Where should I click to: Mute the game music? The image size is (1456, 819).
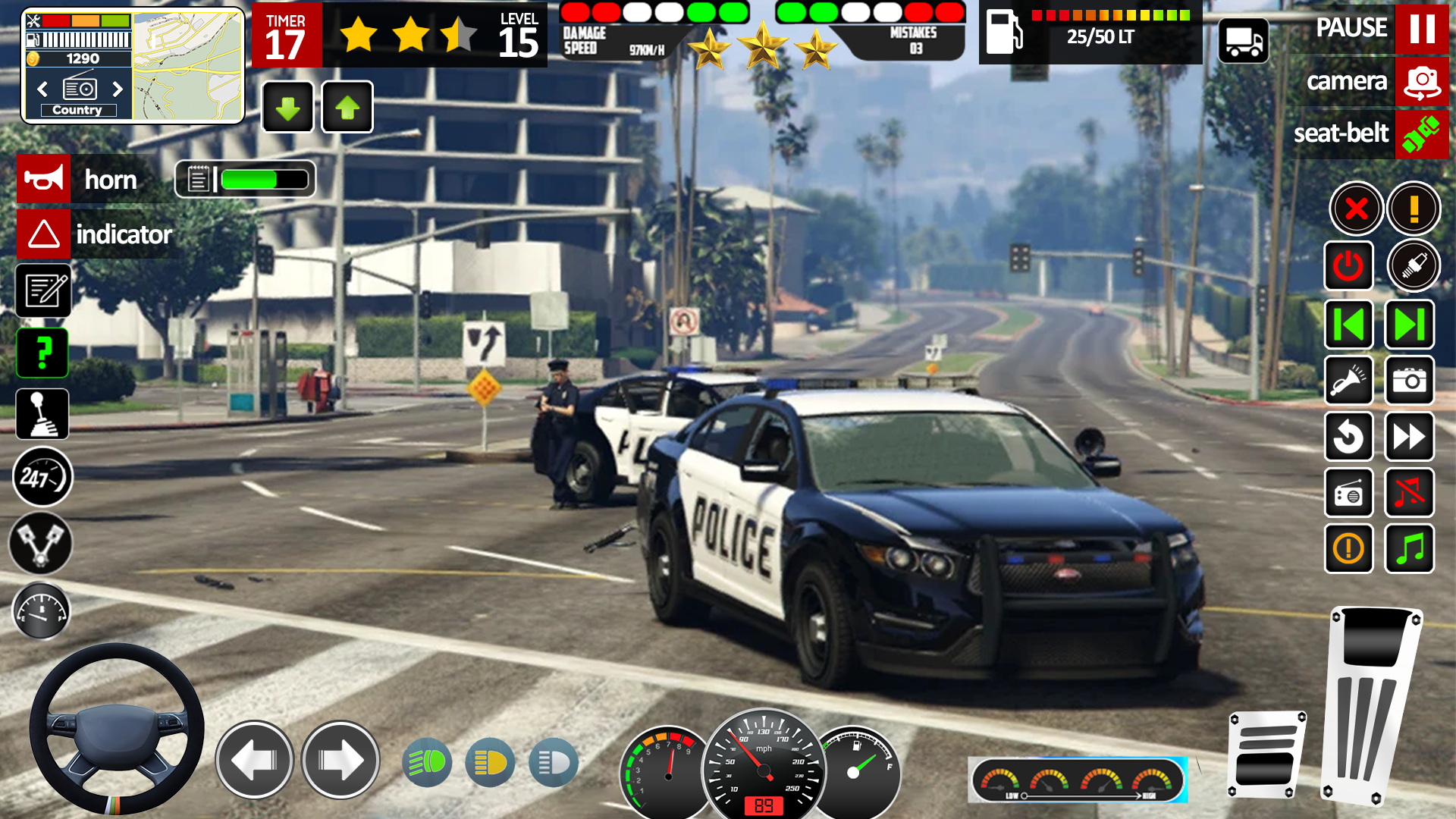point(1409,493)
